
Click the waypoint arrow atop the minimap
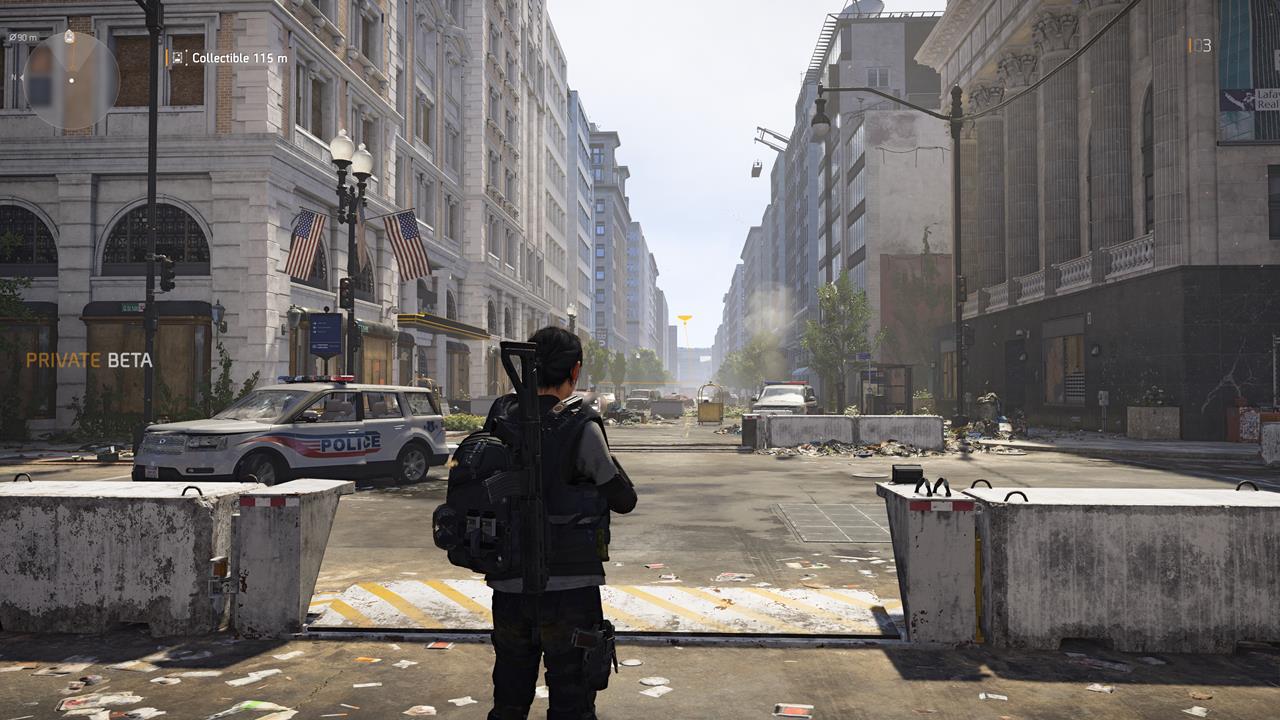click(x=69, y=36)
